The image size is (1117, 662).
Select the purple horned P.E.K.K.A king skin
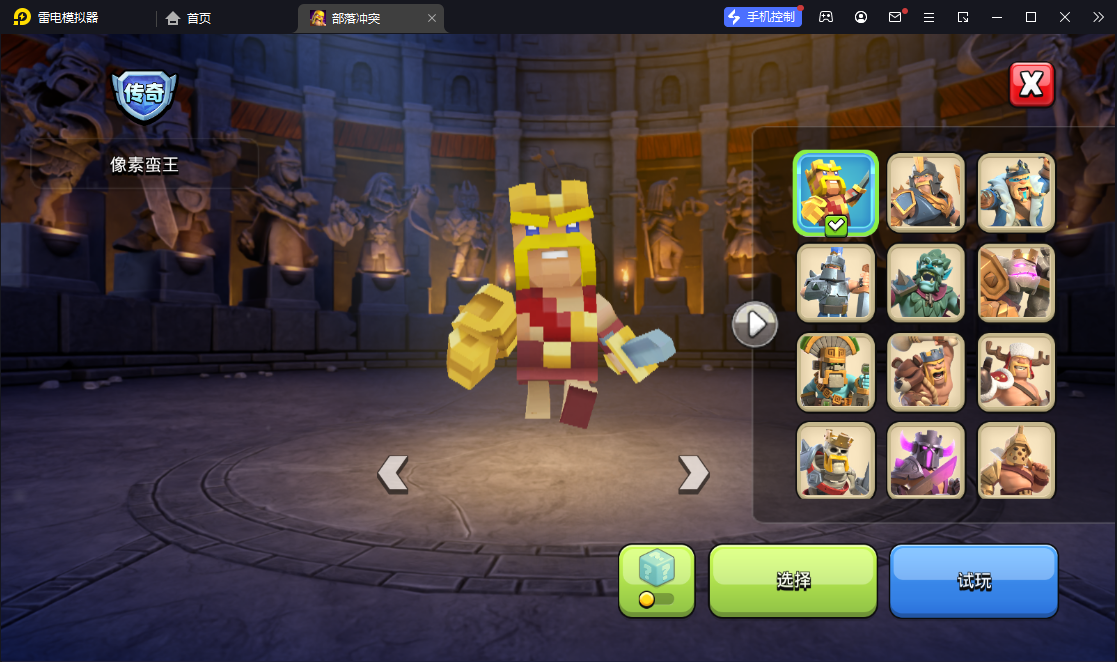coord(926,460)
